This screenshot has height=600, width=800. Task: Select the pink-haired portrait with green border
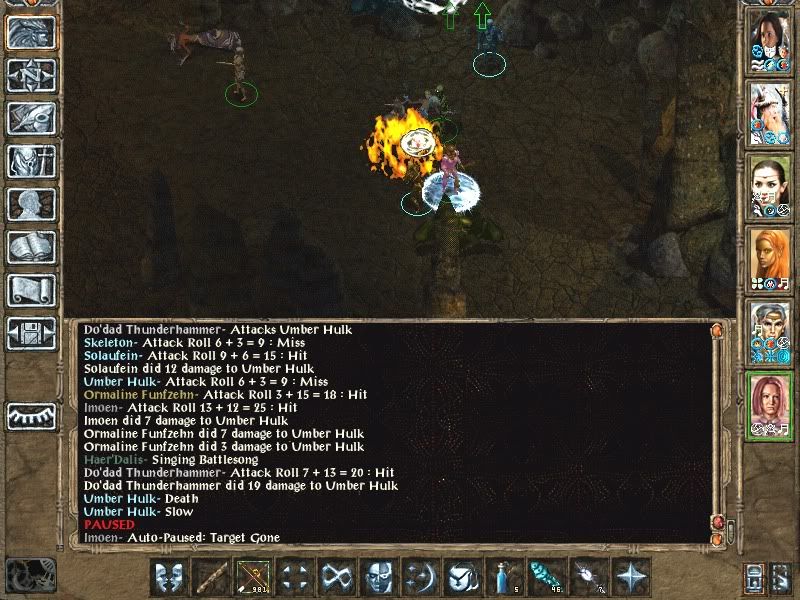pyautogui.click(x=768, y=405)
